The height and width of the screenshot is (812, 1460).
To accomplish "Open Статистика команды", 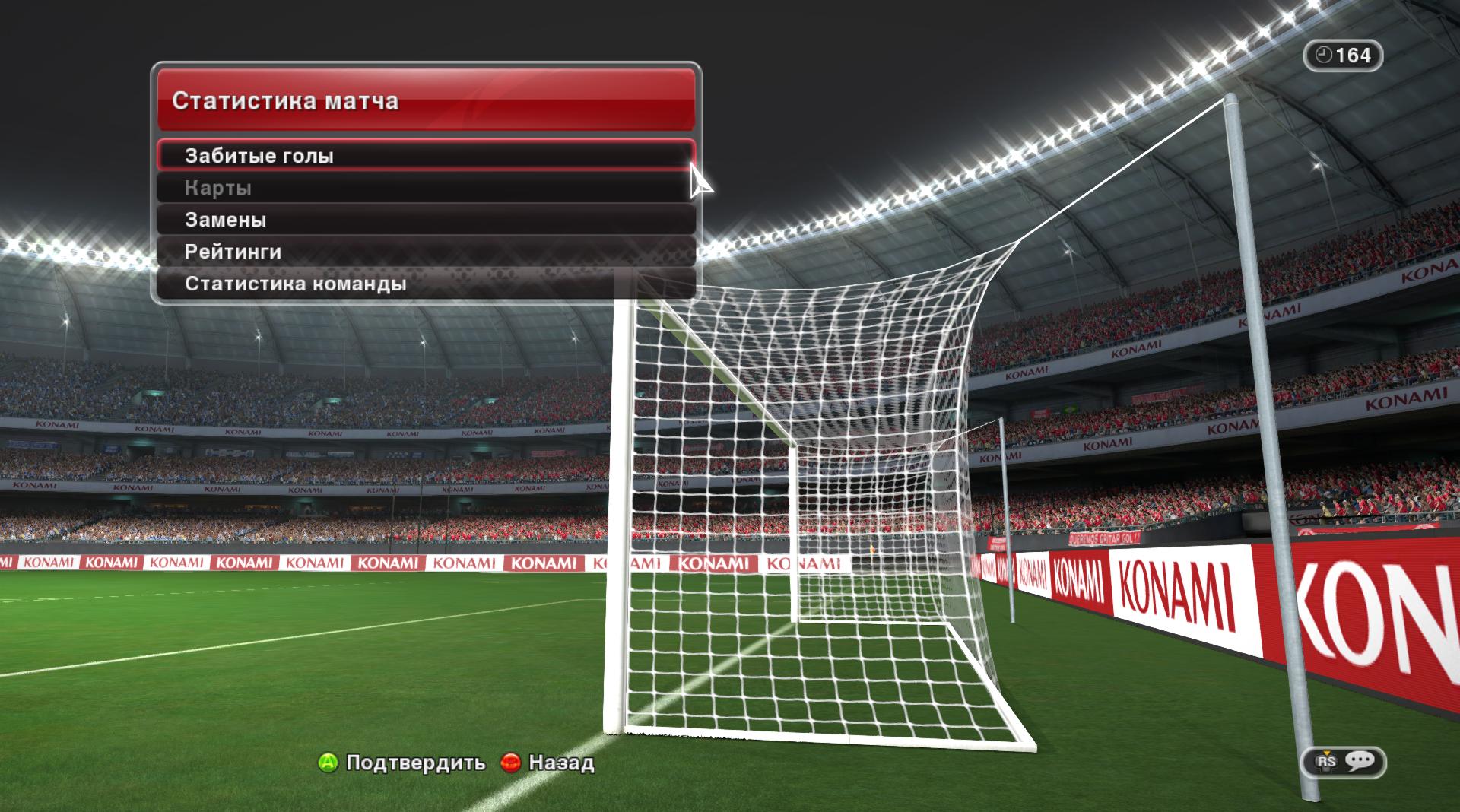I will tap(424, 284).
